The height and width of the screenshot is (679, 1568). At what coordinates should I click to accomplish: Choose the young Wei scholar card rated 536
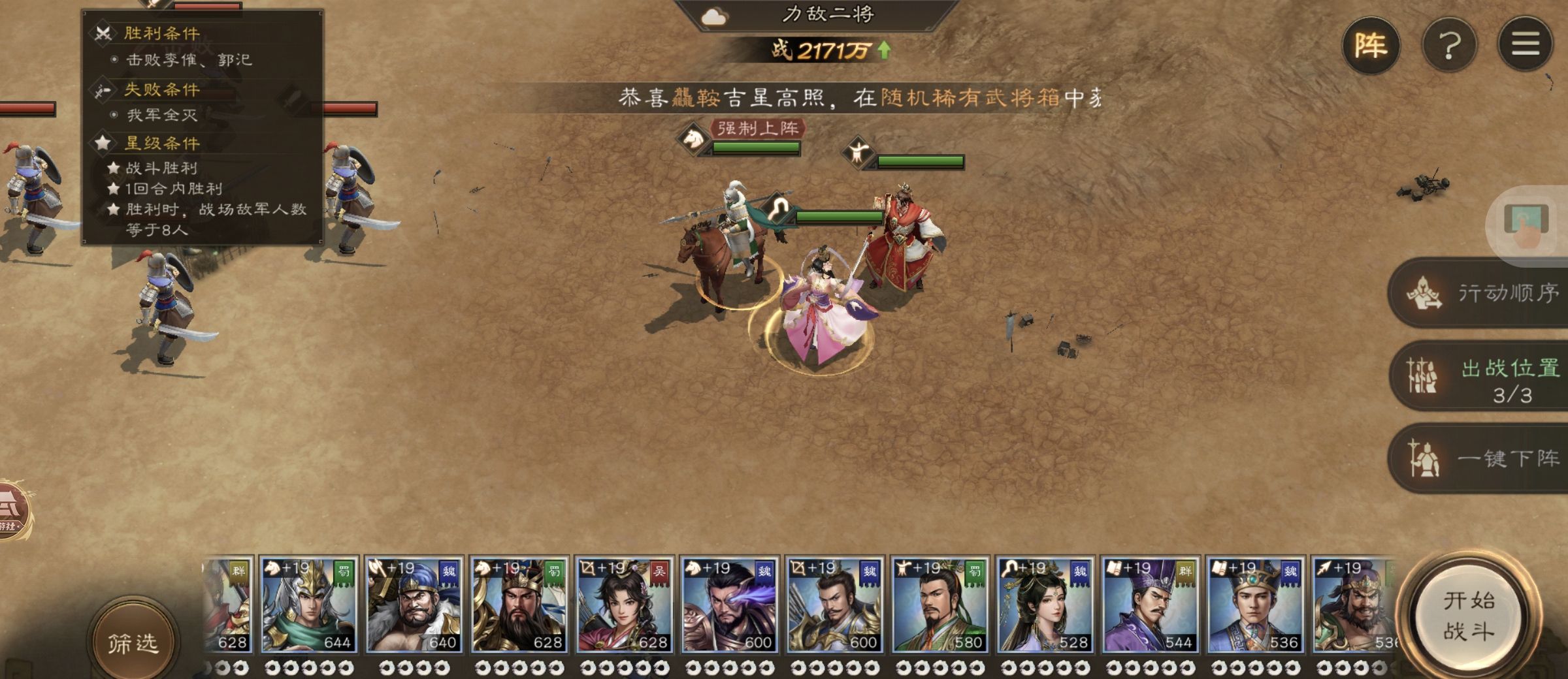tap(1255, 605)
